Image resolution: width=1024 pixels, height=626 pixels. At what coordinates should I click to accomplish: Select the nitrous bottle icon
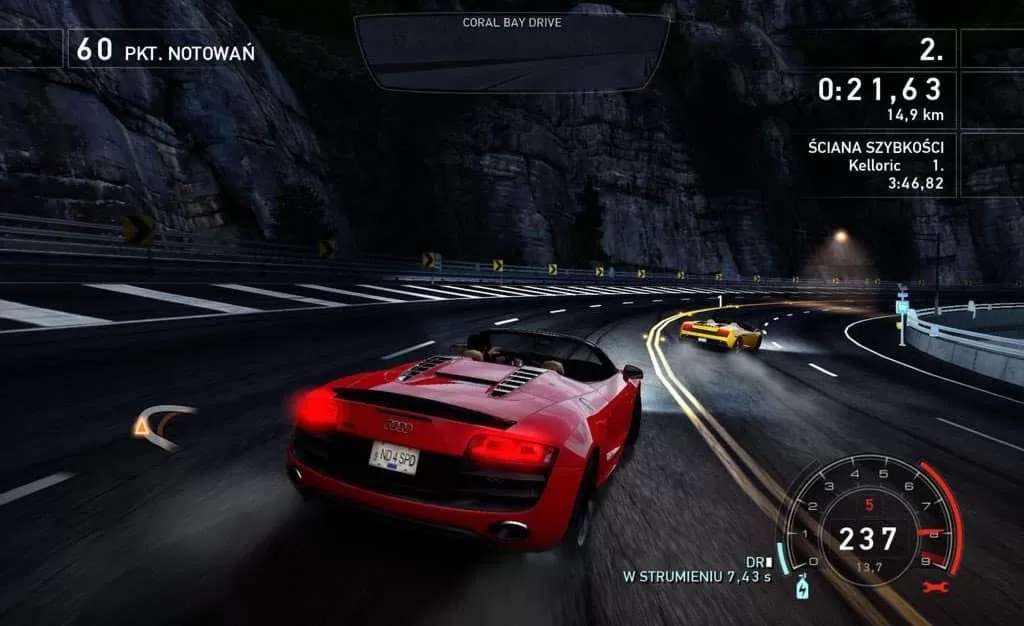point(801,588)
